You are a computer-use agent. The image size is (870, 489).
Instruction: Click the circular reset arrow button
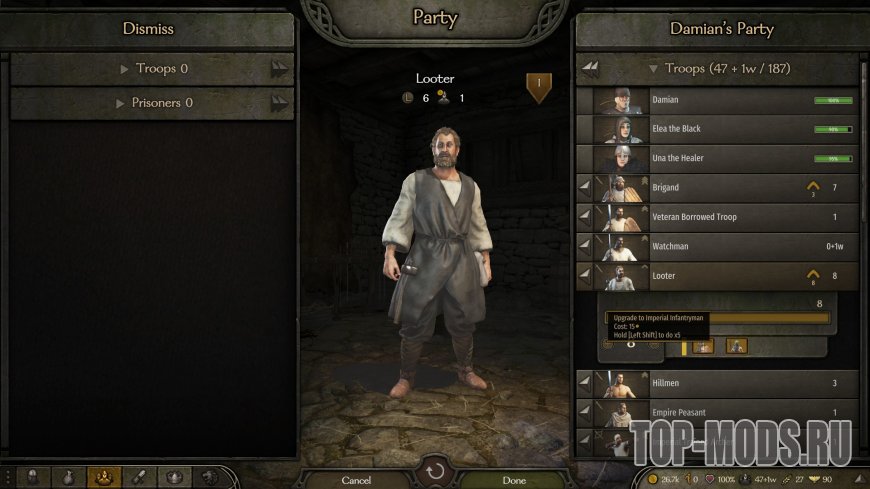coord(435,471)
